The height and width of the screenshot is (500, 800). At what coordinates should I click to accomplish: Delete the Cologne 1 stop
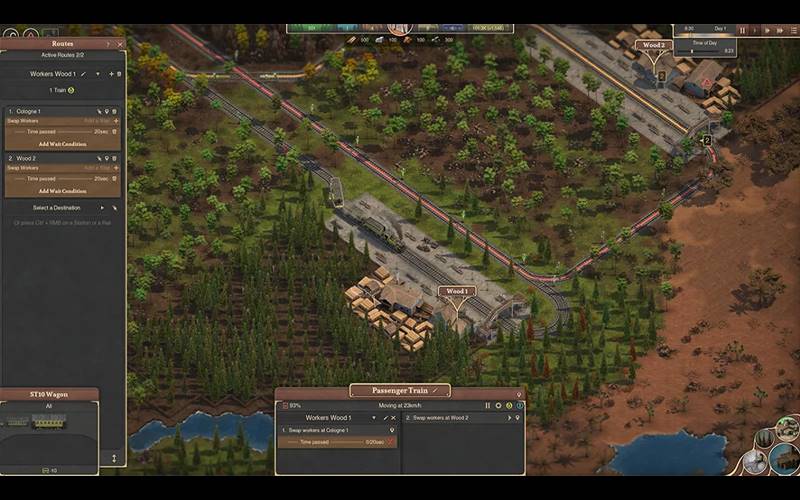click(115, 111)
